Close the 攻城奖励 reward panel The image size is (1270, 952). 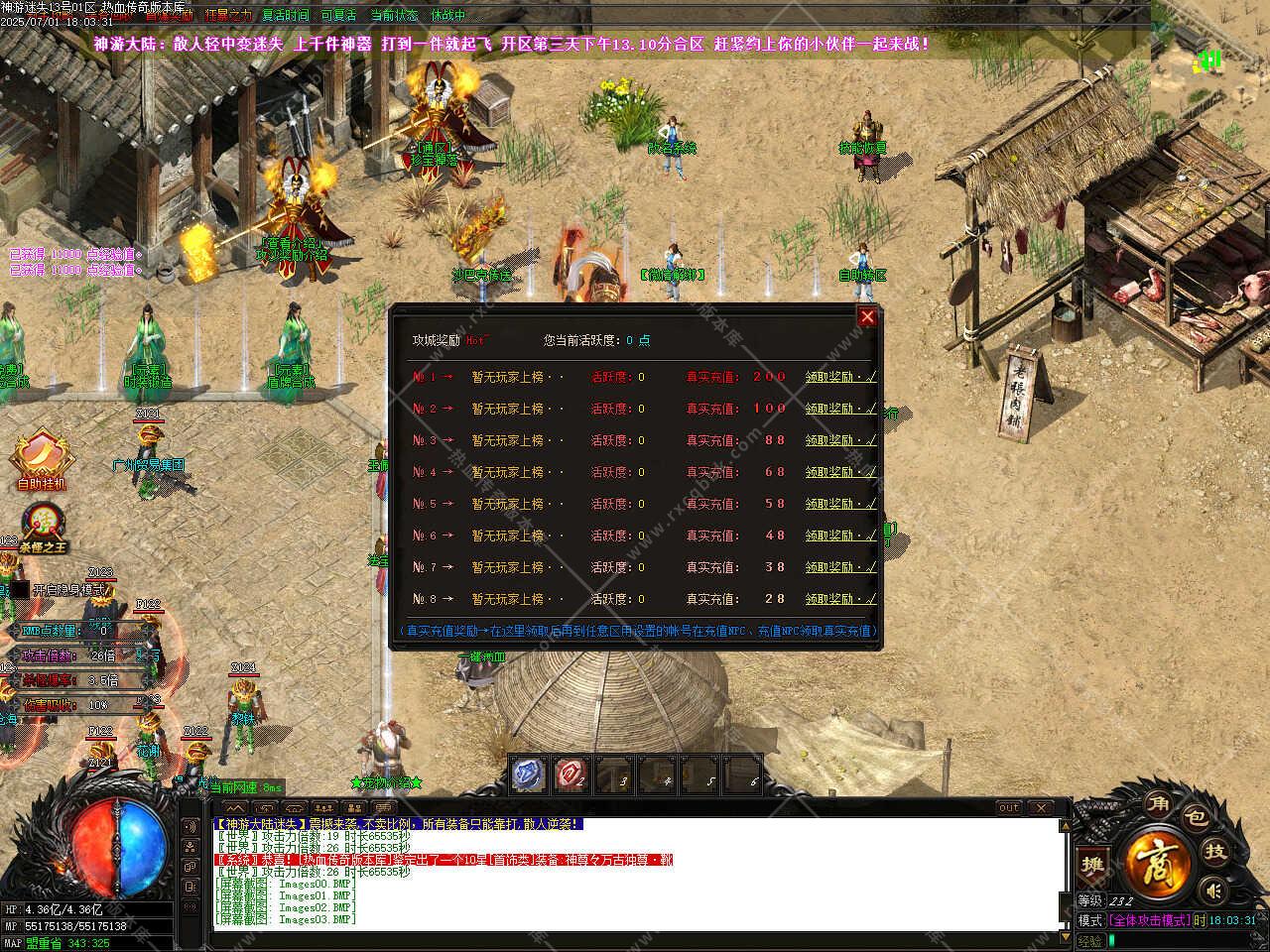coord(867,316)
